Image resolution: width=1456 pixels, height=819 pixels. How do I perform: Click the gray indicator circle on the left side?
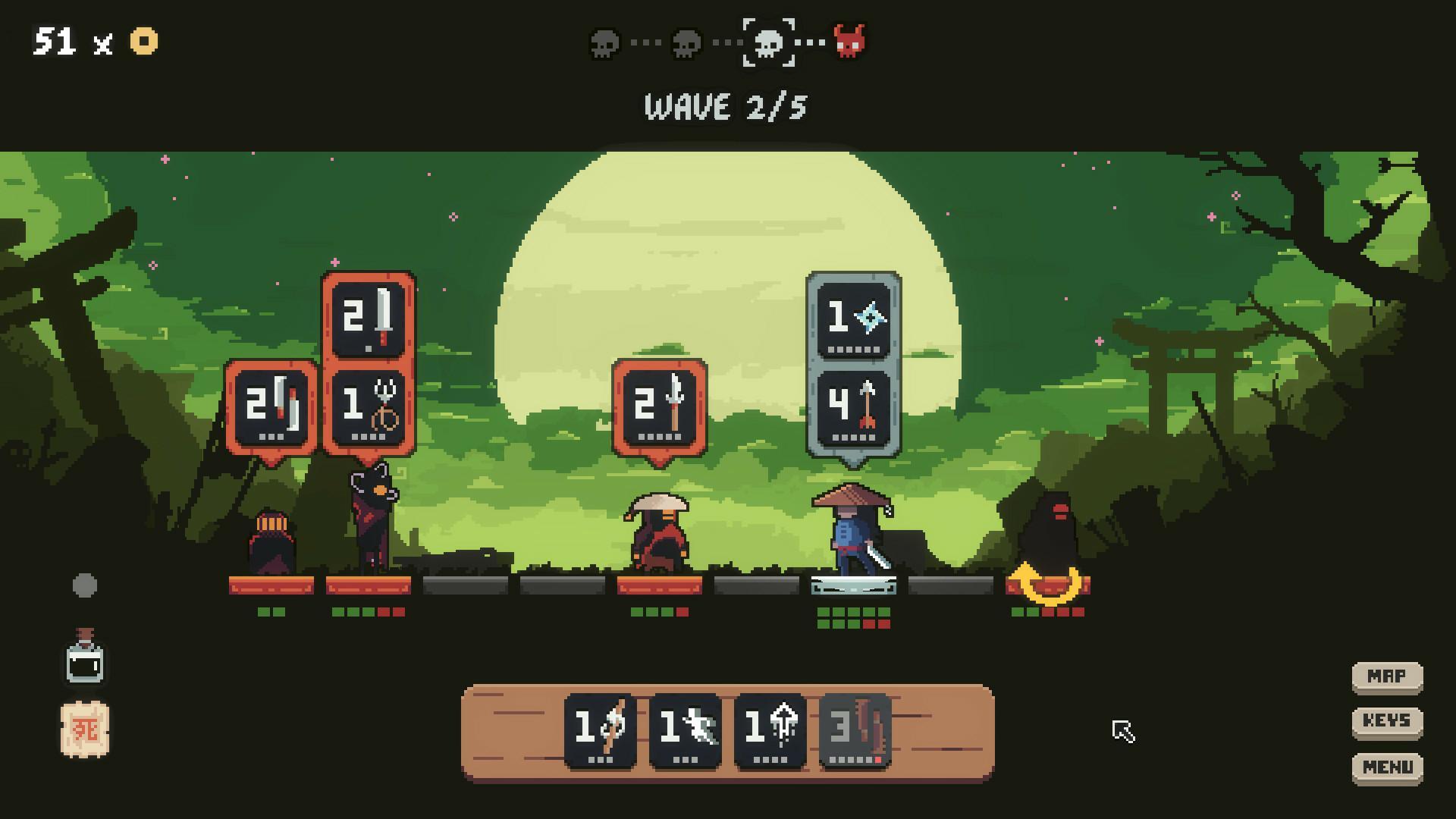(x=83, y=585)
